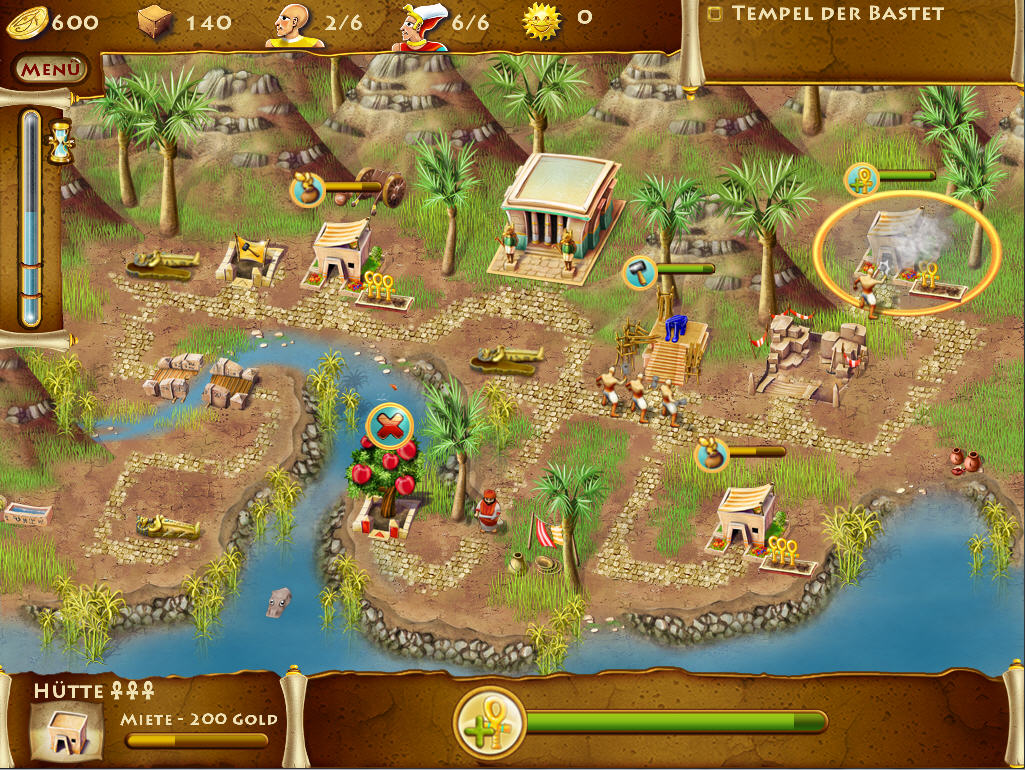Click the ankh icon above the circled hut

pos(862,179)
